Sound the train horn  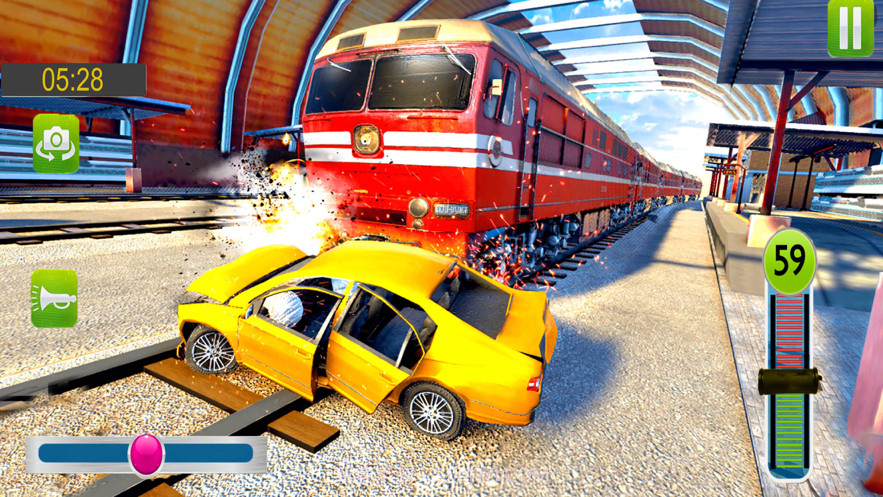(x=54, y=298)
